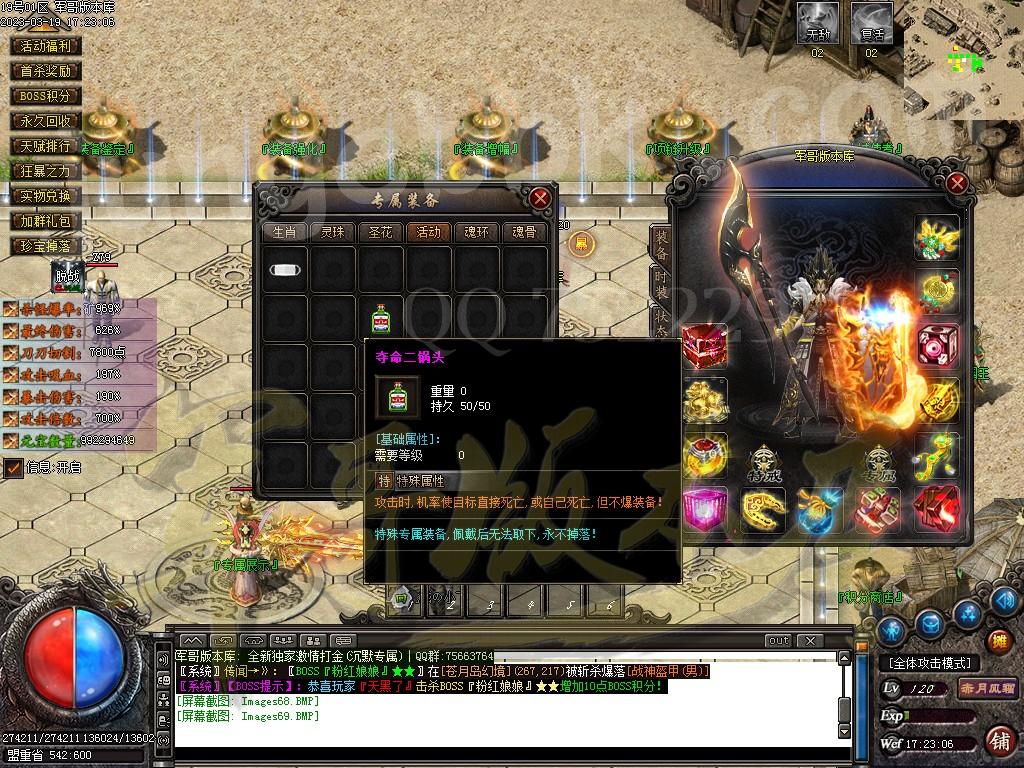Toggle the 信息:开启 checkbox
The width and height of the screenshot is (1024, 768).
pyautogui.click(x=14, y=467)
